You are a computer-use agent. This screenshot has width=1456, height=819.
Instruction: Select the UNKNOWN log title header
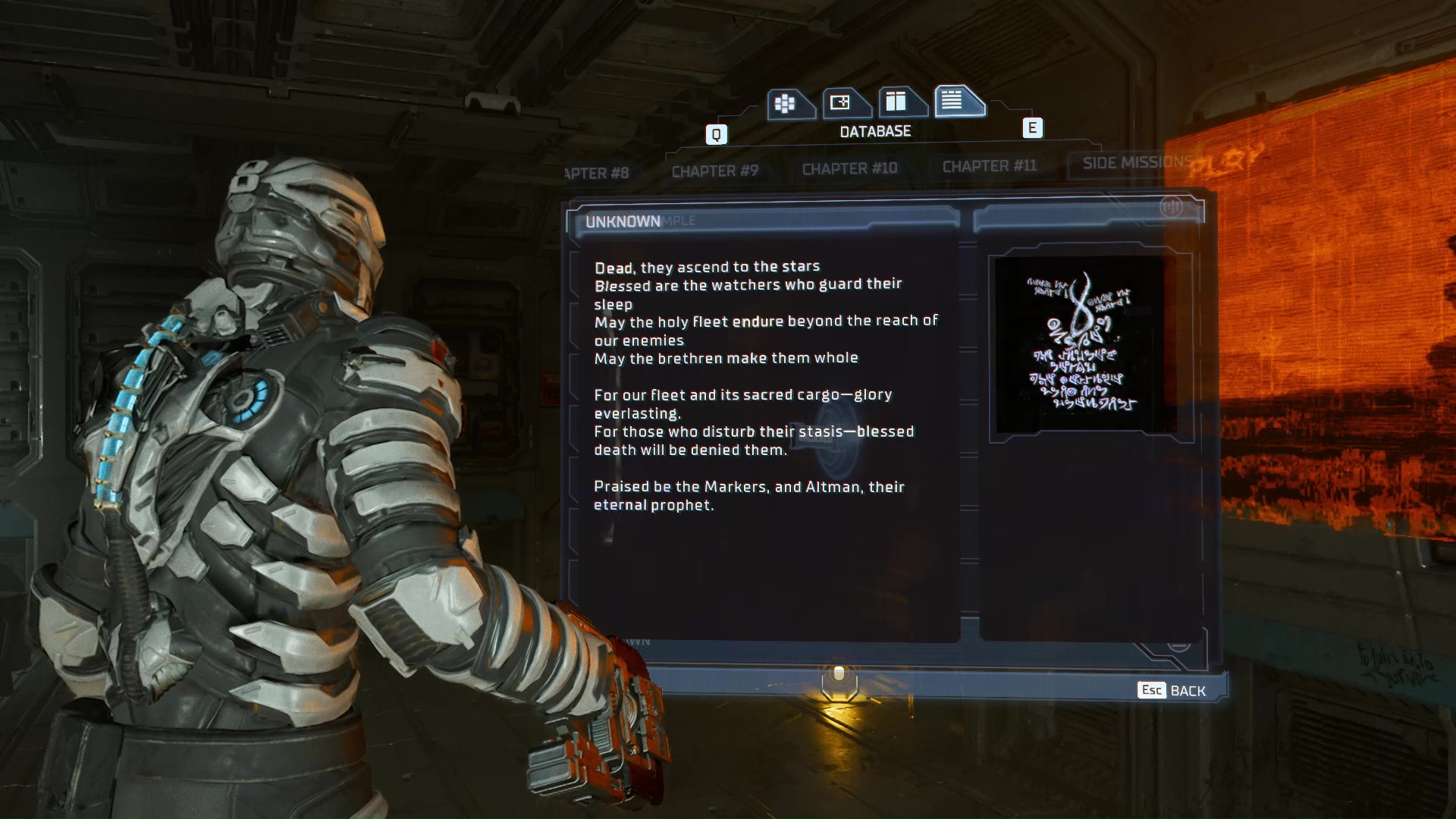pyautogui.click(x=623, y=221)
